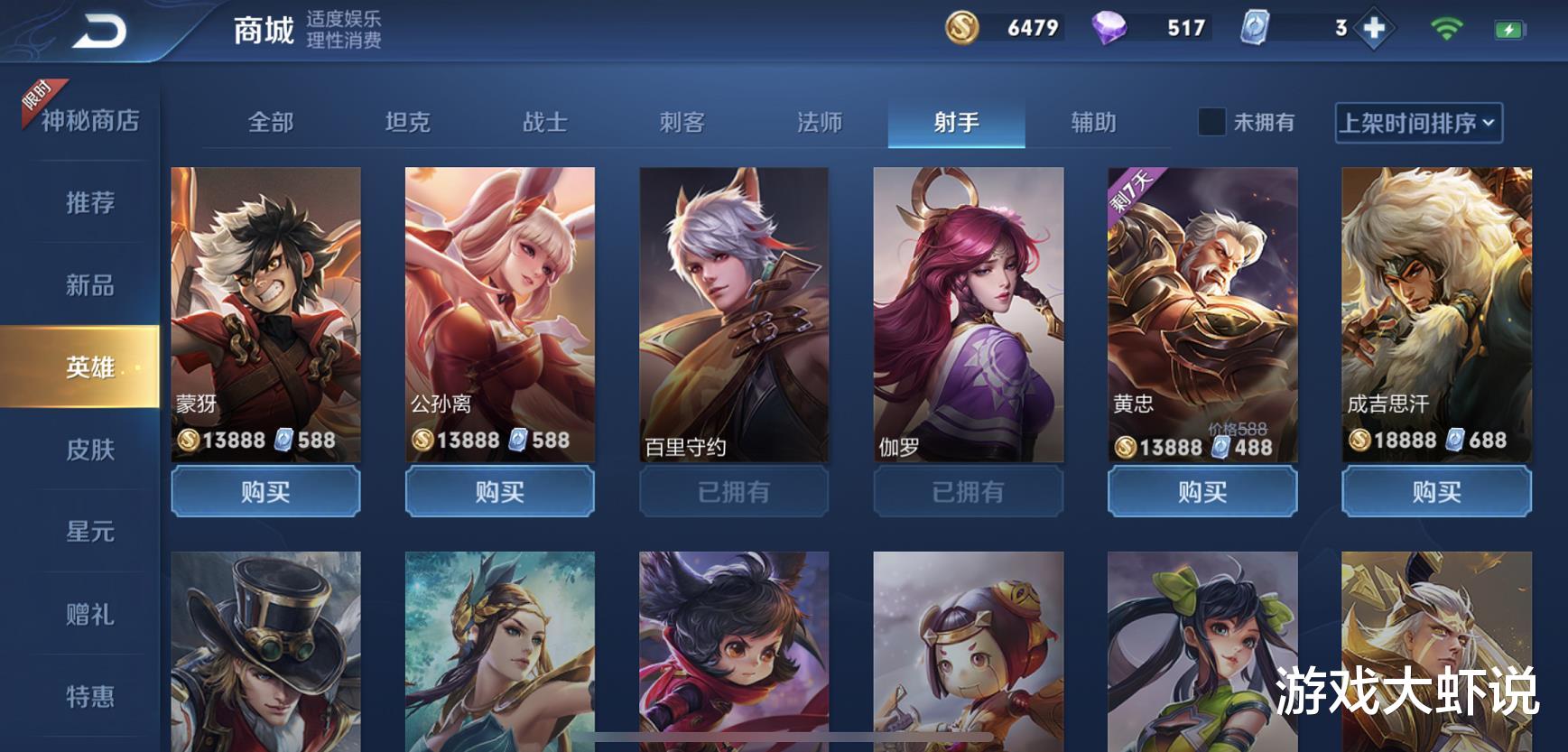The image size is (1568, 752).
Task: Click the gold coin currency icon
Action: (x=961, y=28)
